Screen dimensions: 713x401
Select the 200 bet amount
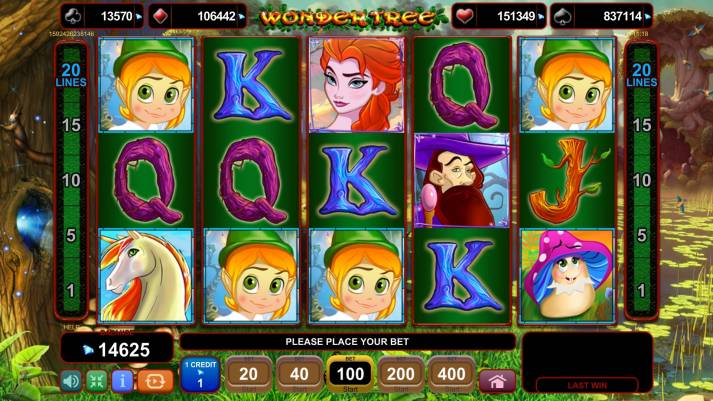401,375
